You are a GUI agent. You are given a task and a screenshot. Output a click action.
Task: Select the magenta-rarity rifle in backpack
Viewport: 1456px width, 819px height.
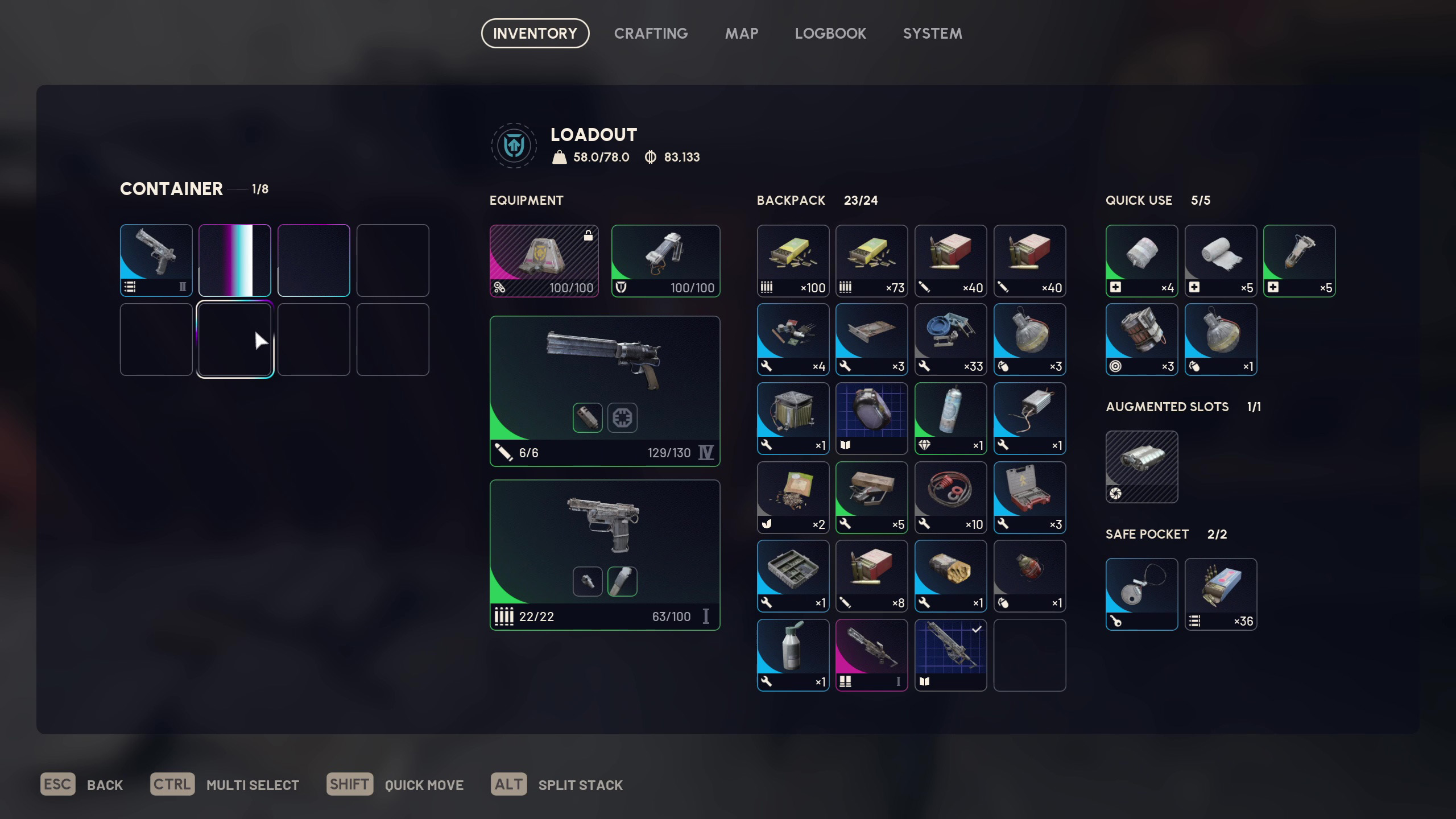(x=871, y=655)
